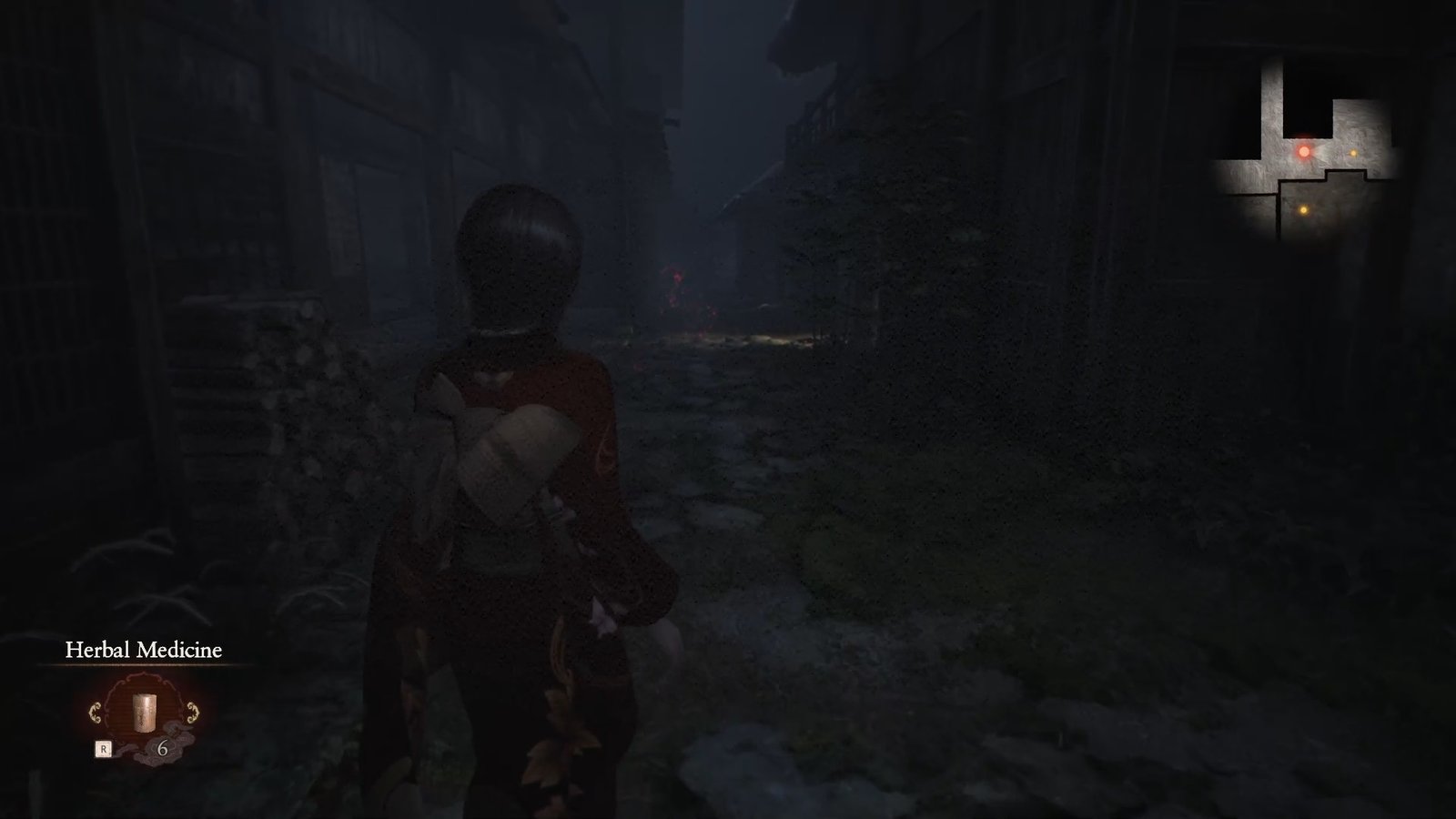Select the red player marker on the minimap
The height and width of the screenshot is (819, 1456).
pos(1304,150)
